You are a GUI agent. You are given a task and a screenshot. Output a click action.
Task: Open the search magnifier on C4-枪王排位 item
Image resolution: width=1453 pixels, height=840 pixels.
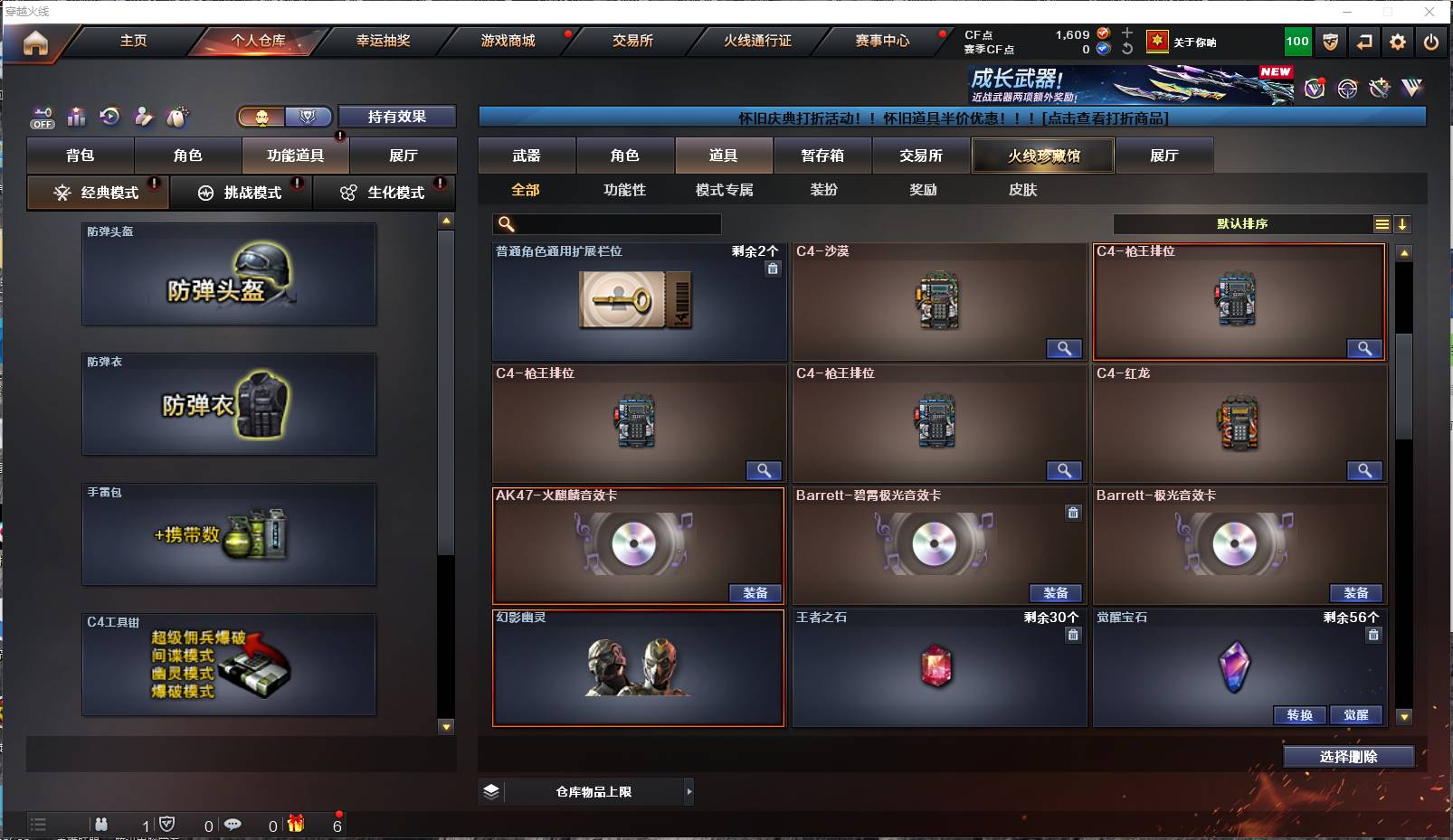click(1365, 348)
